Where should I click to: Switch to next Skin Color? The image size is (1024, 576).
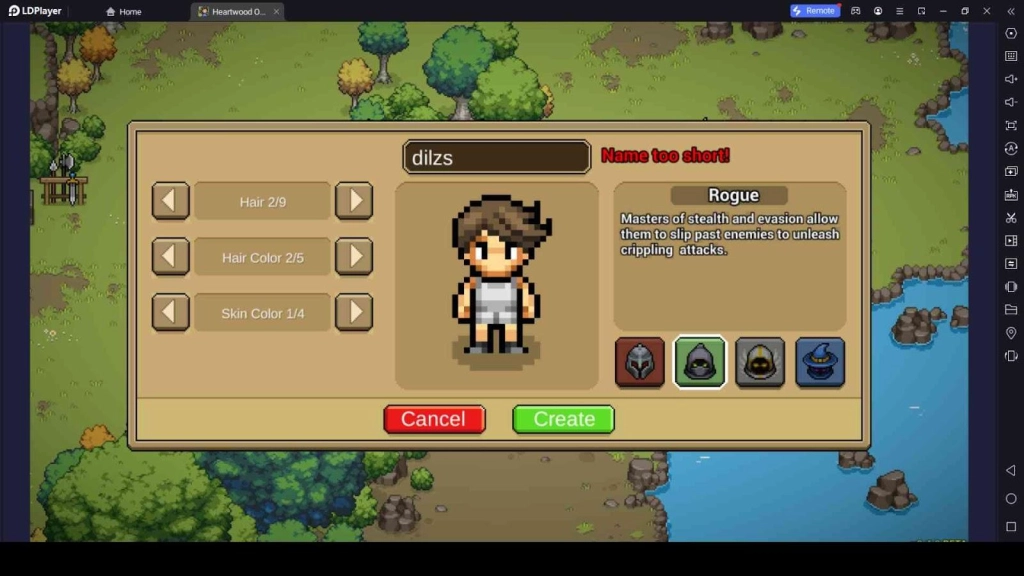(354, 313)
